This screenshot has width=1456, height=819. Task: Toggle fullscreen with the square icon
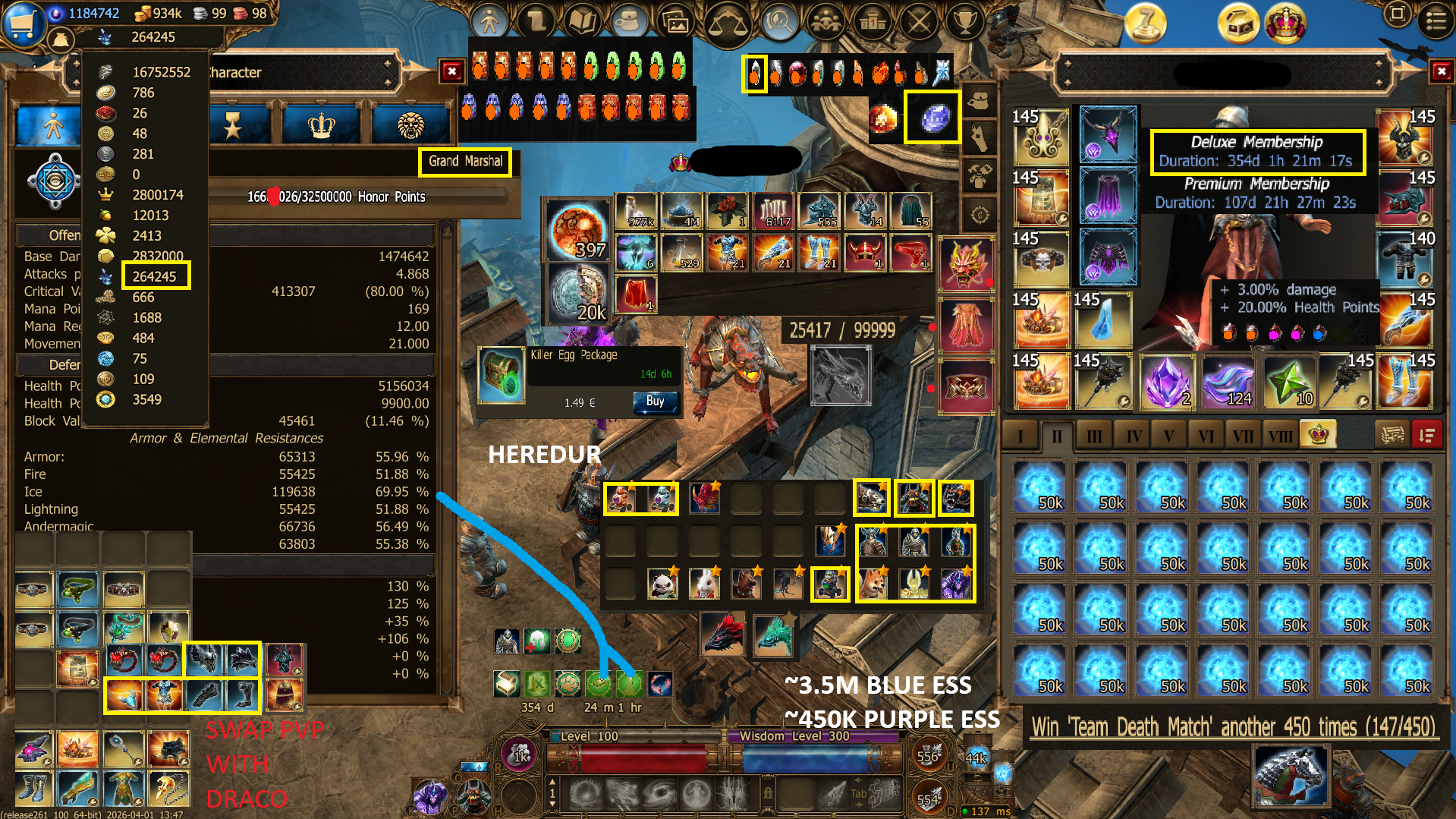[x=1397, y=14]
